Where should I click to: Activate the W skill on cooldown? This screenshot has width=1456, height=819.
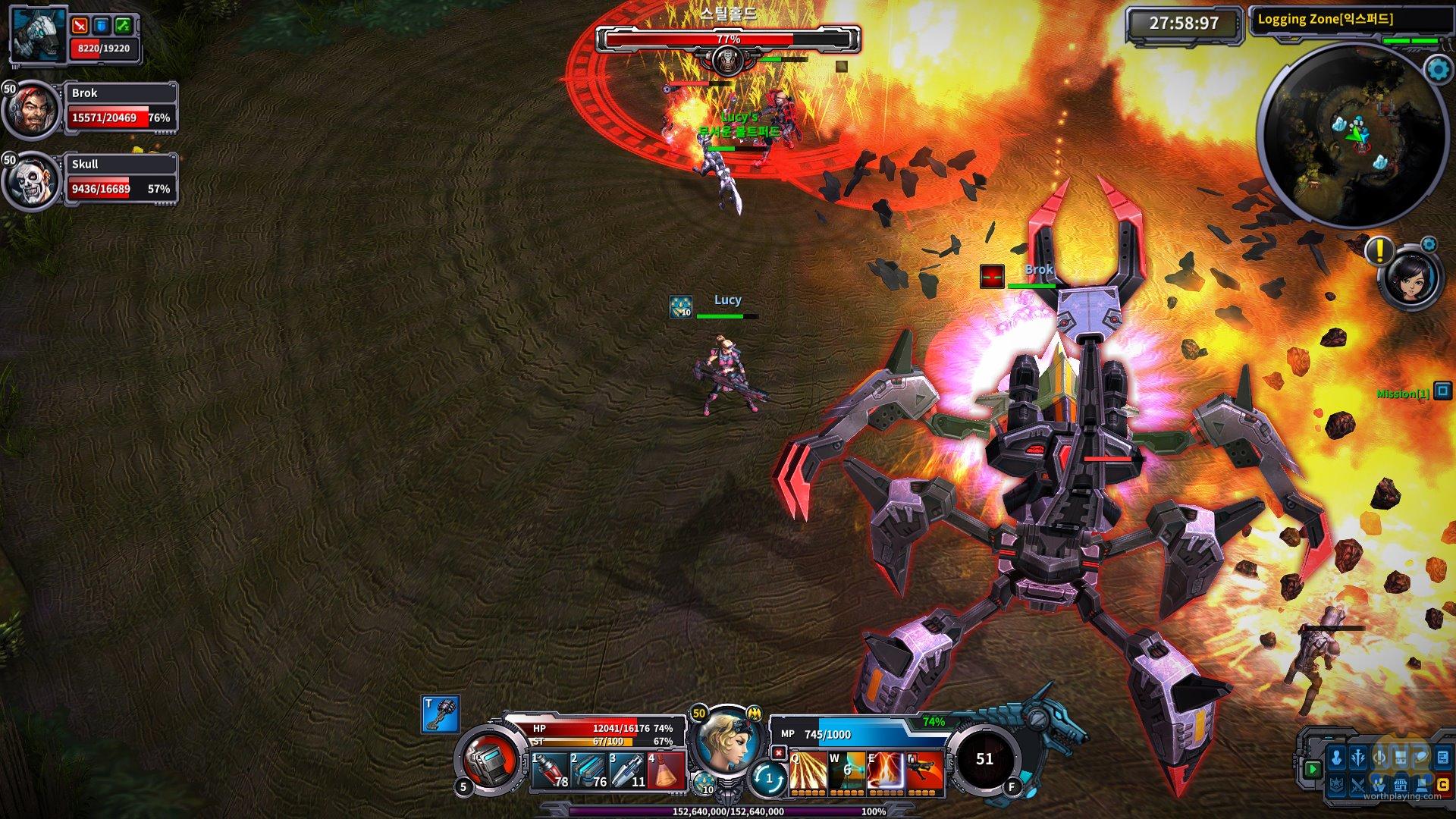pyautogui.click(x=846, y=772)
